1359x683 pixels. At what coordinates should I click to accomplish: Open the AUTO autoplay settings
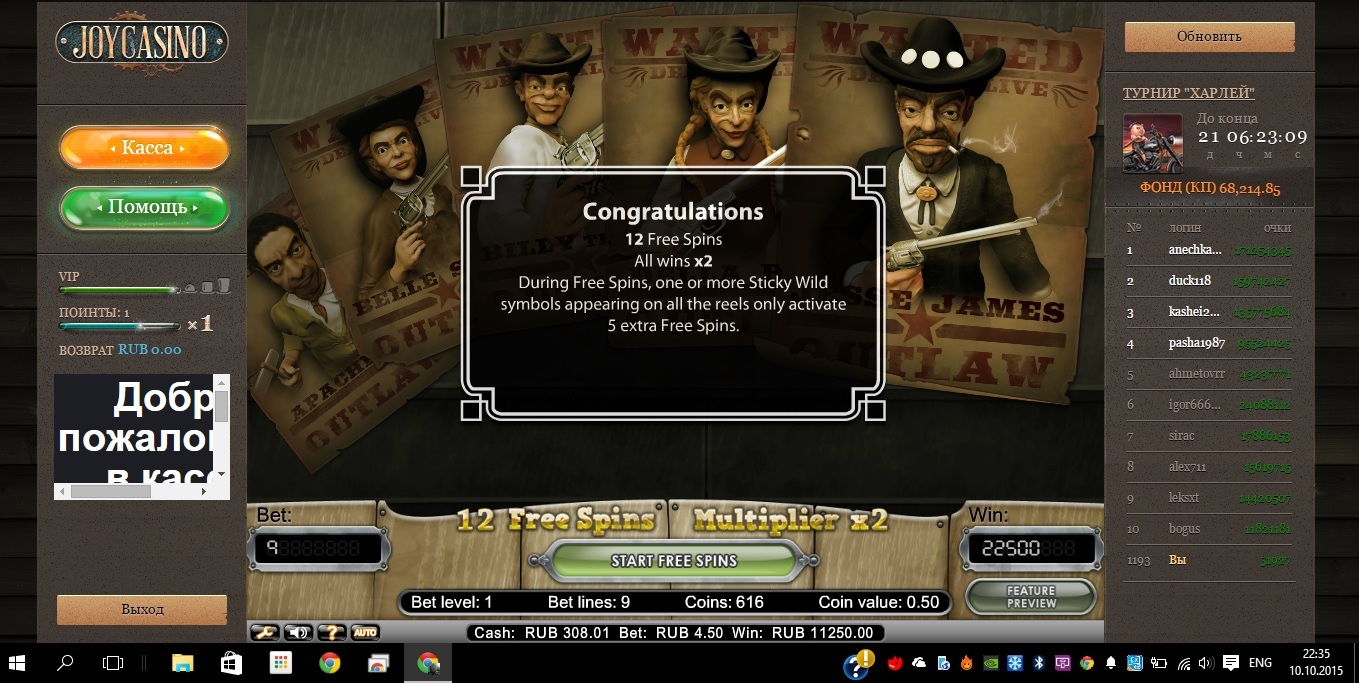[365, 632]
